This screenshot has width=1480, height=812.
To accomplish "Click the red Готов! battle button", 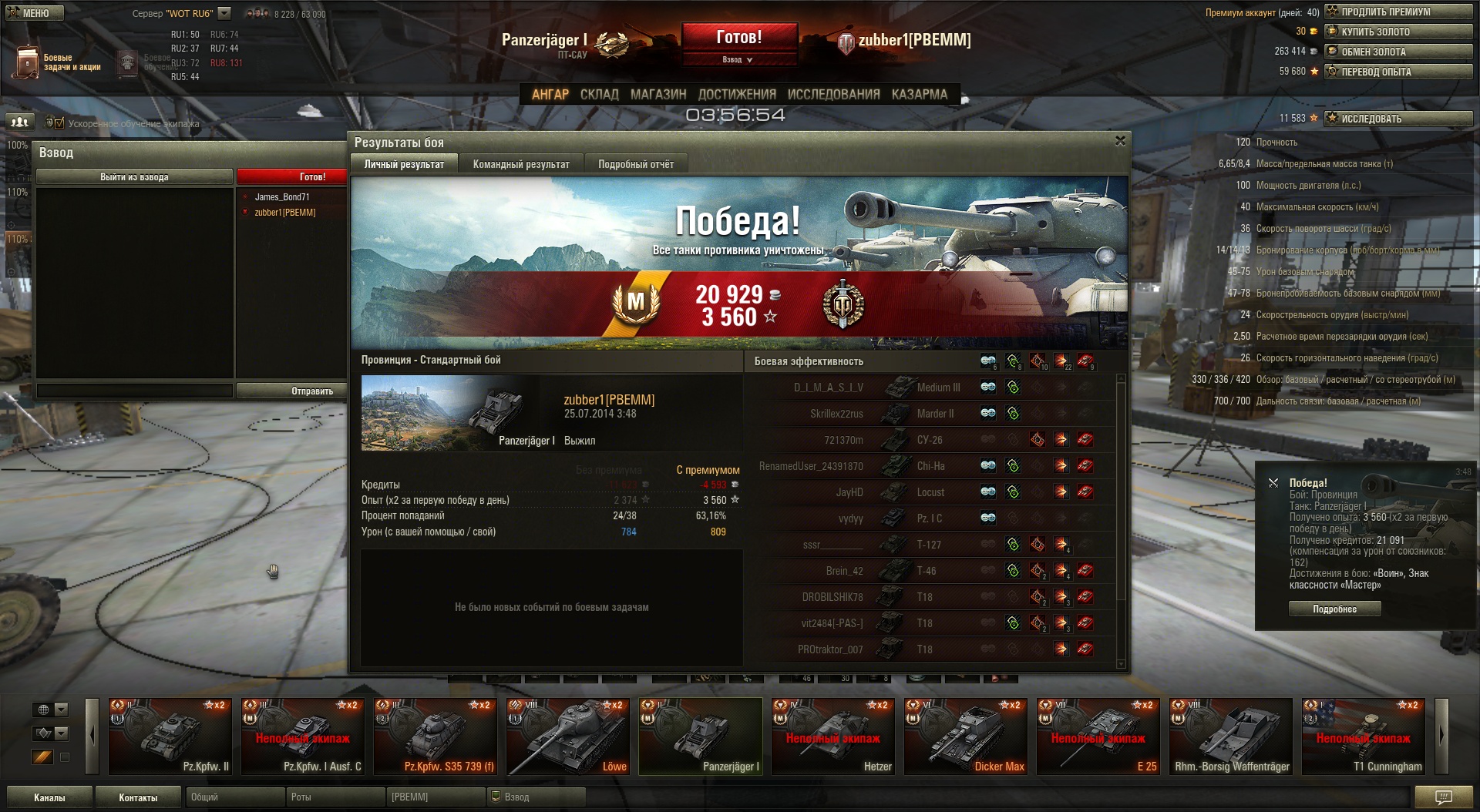I will 738,37.
